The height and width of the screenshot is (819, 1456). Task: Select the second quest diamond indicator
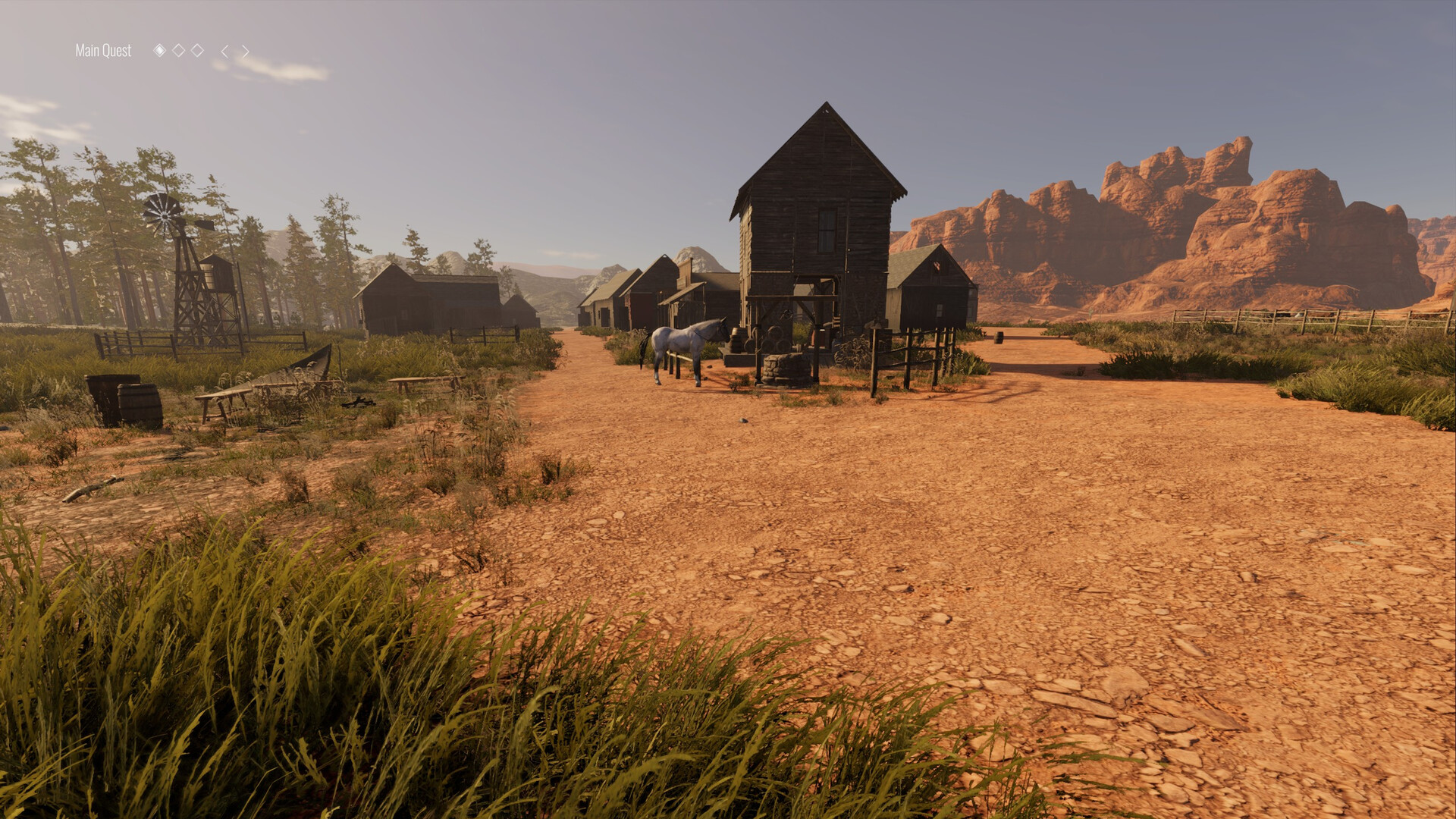point(179,51)
